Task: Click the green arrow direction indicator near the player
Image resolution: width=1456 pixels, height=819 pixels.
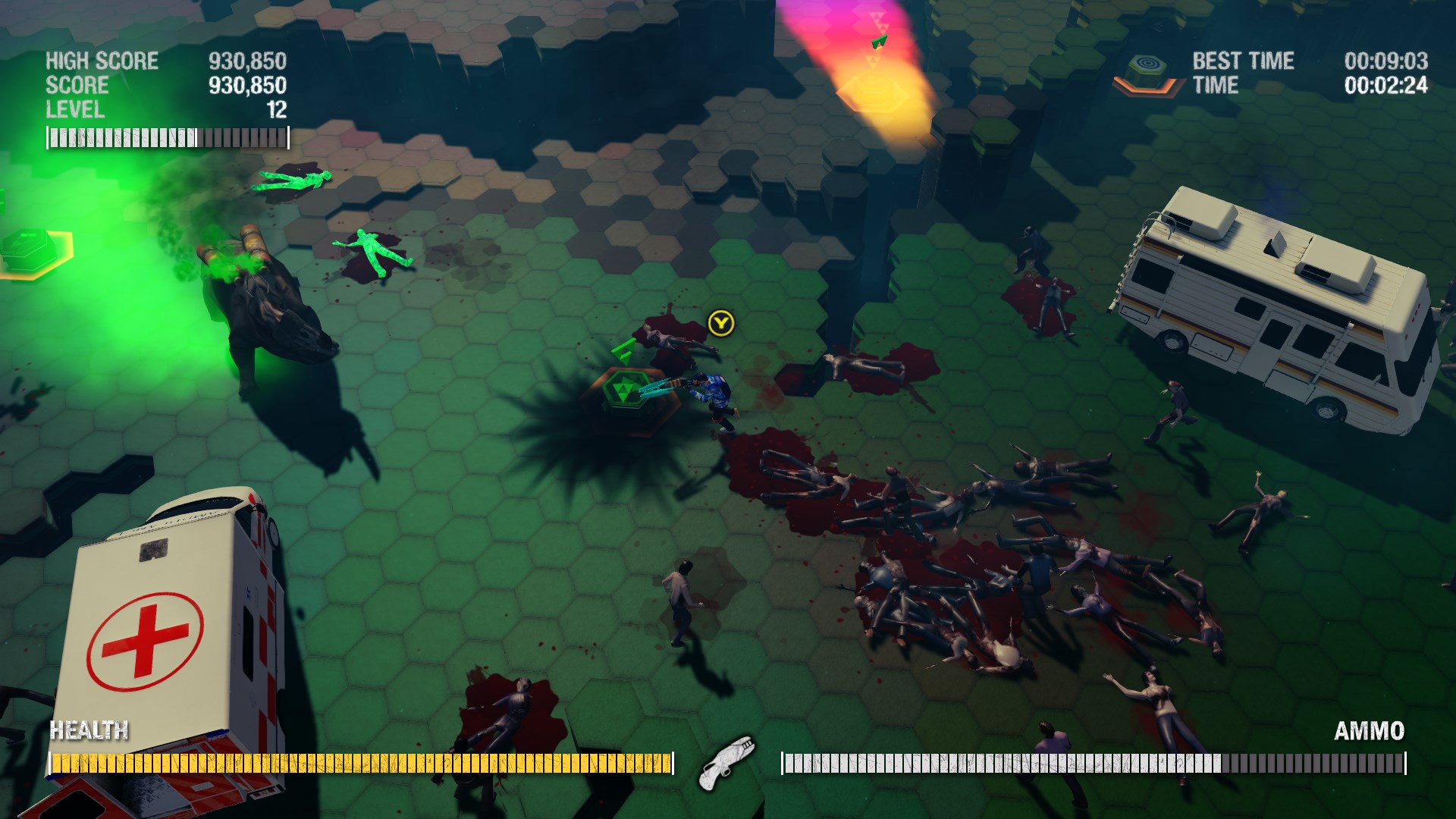Action: tap(622, 349)
